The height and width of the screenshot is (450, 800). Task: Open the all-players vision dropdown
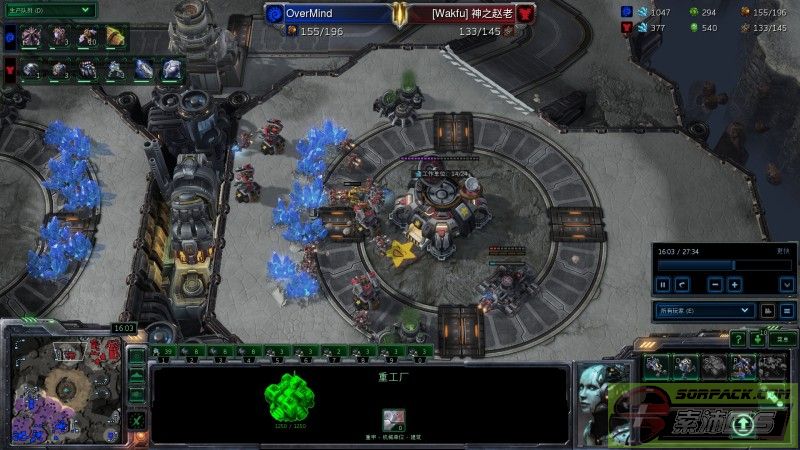pyautogui.click(x=704, y=311)
